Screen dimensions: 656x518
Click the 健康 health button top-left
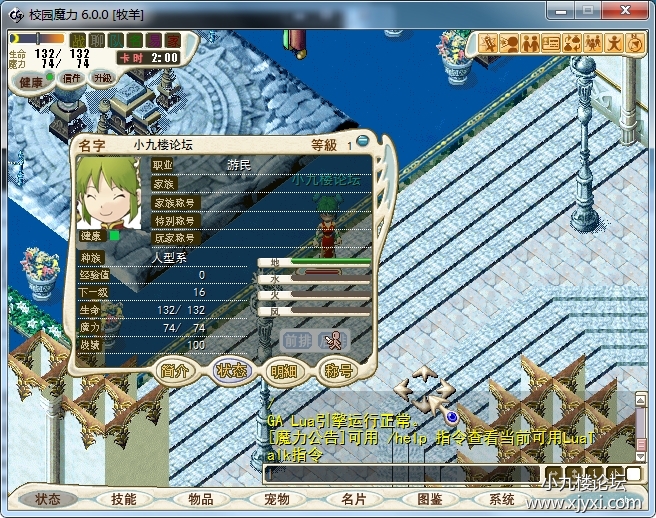(x=31, y=81)
